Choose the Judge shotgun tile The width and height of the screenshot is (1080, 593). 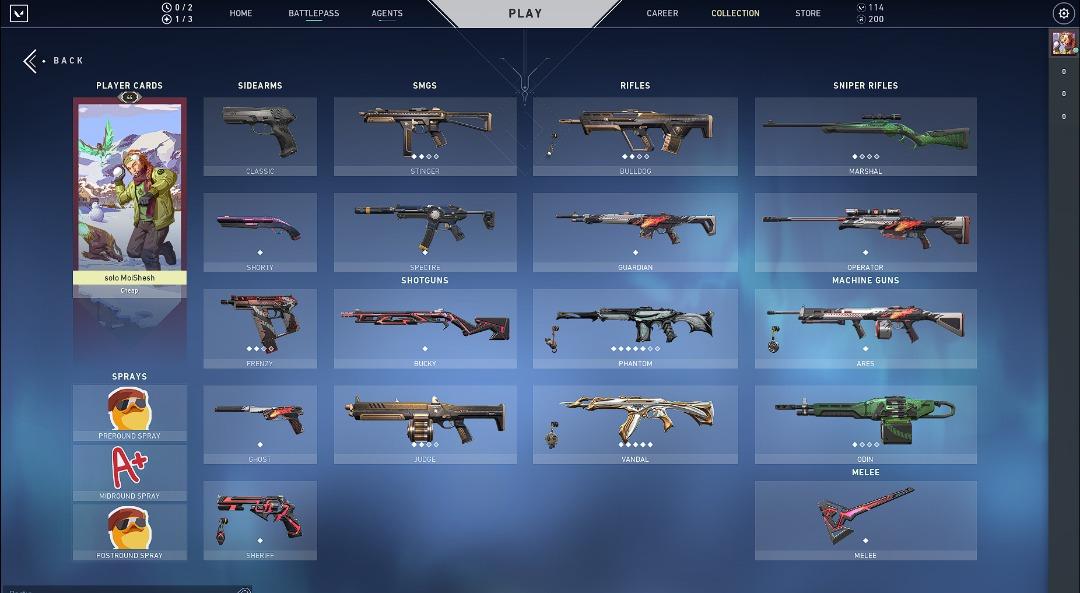coord(425,424)
